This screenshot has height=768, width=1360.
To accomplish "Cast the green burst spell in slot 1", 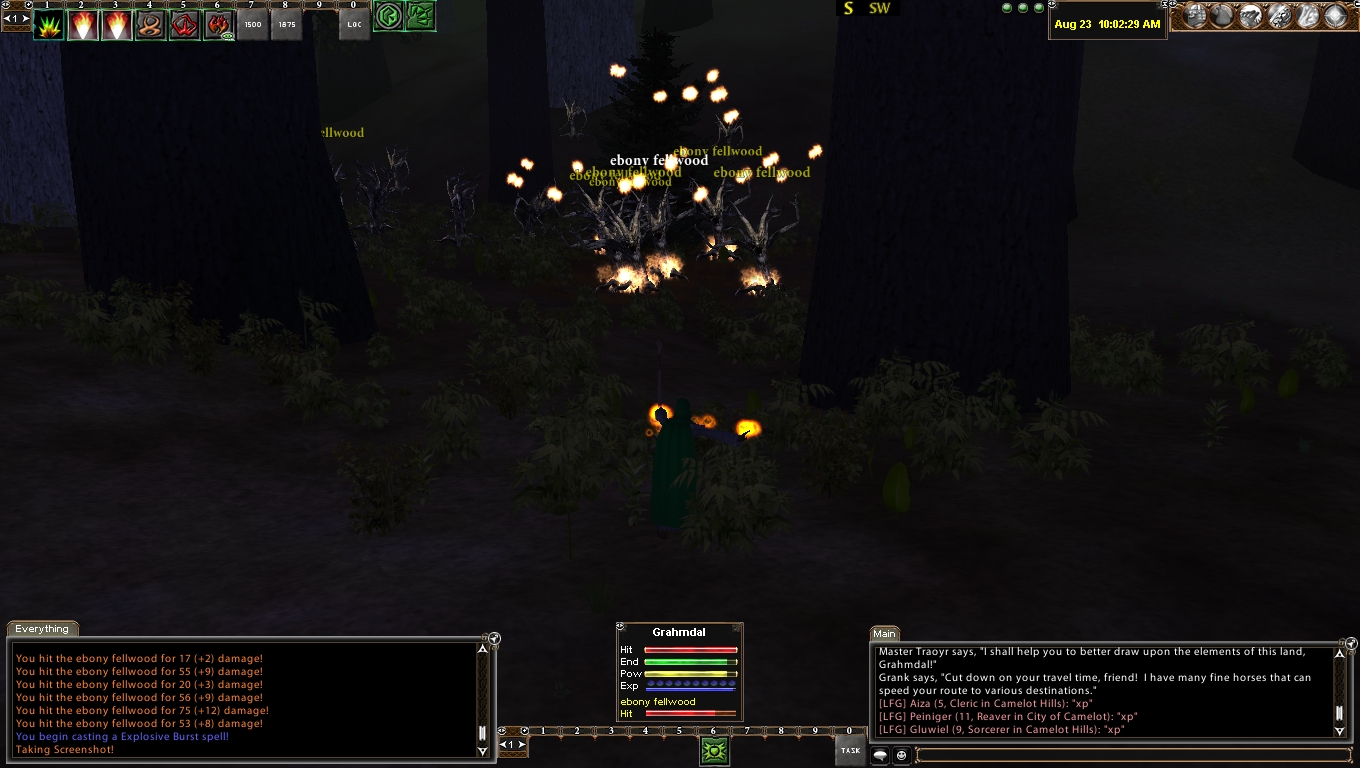I will coord(49,25).
